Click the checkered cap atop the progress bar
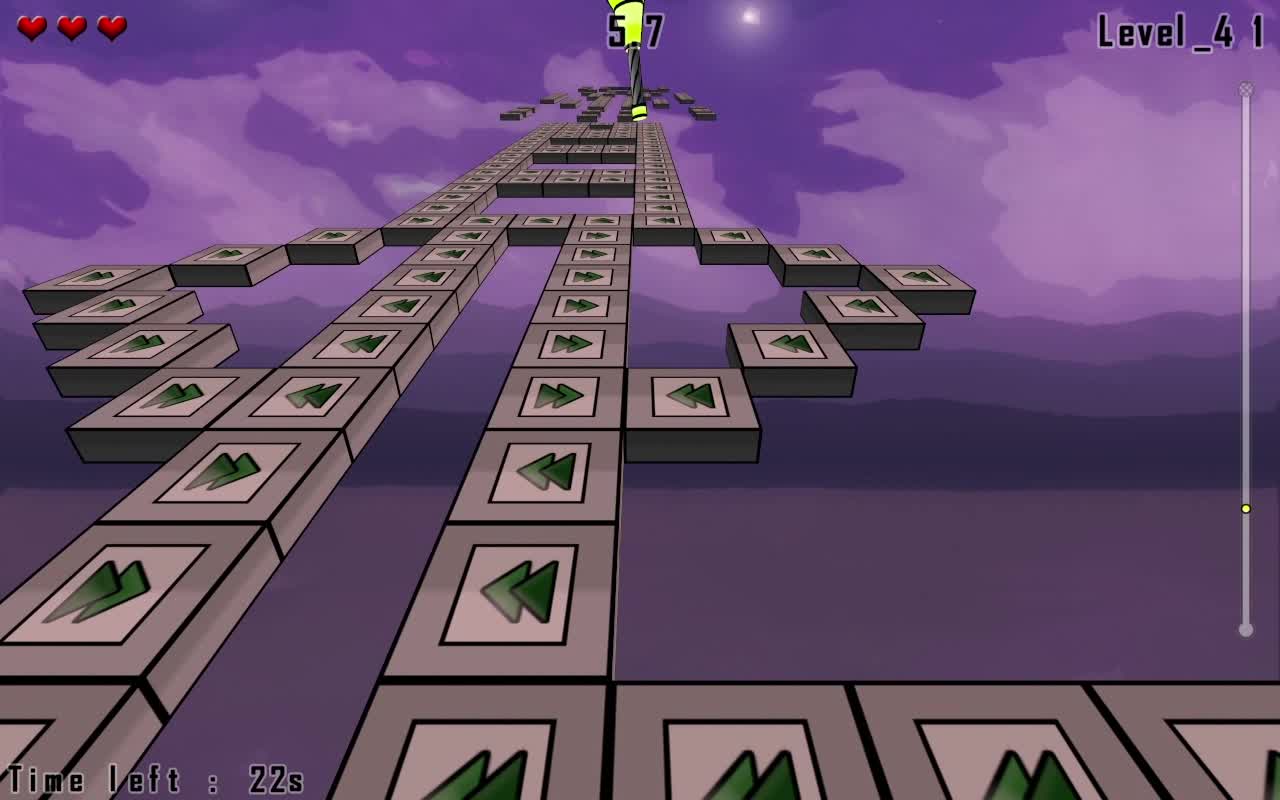The image size is (1280, 800). [1244, 88]
